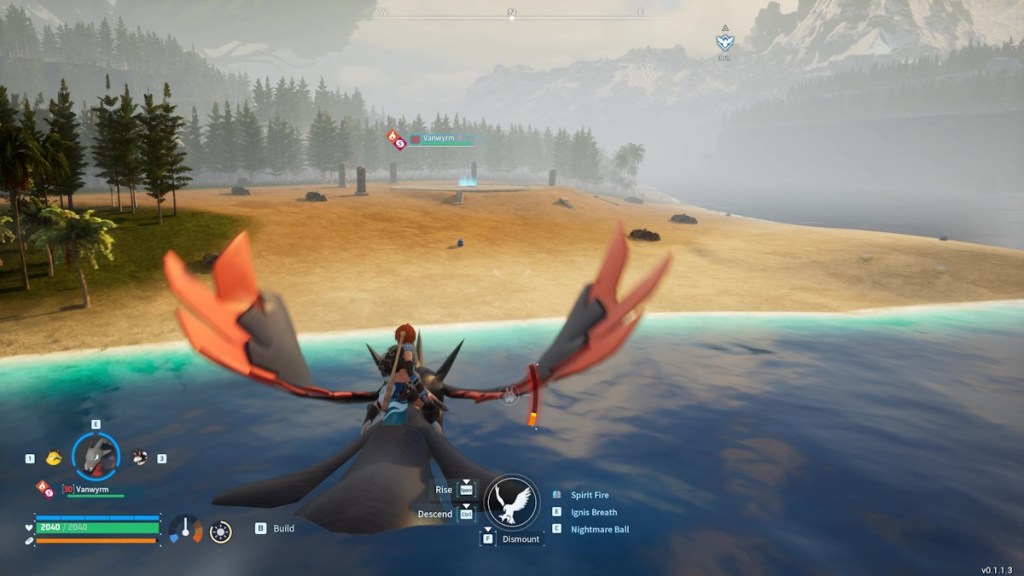Click the Vanwyrm nameplate above the beach
This screenshot has height=576, width=1024.
[x=437, y=140]
